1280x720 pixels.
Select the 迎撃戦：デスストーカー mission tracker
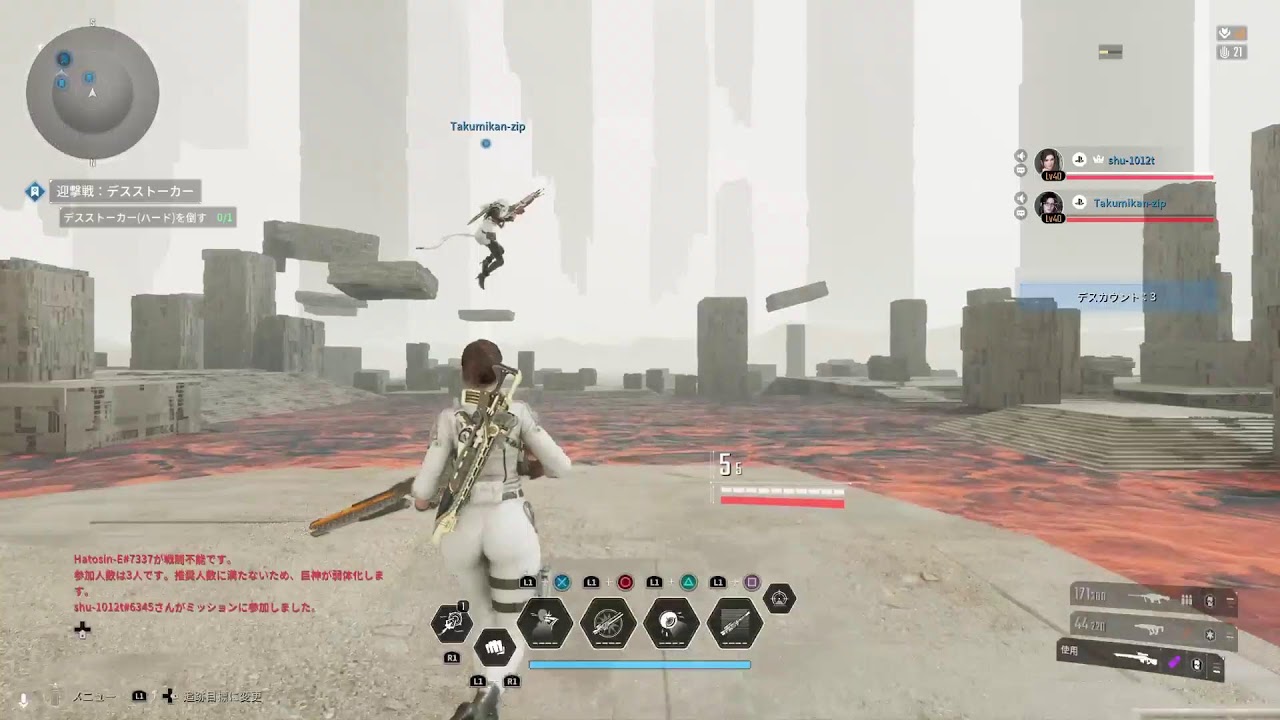pos(126,191)
